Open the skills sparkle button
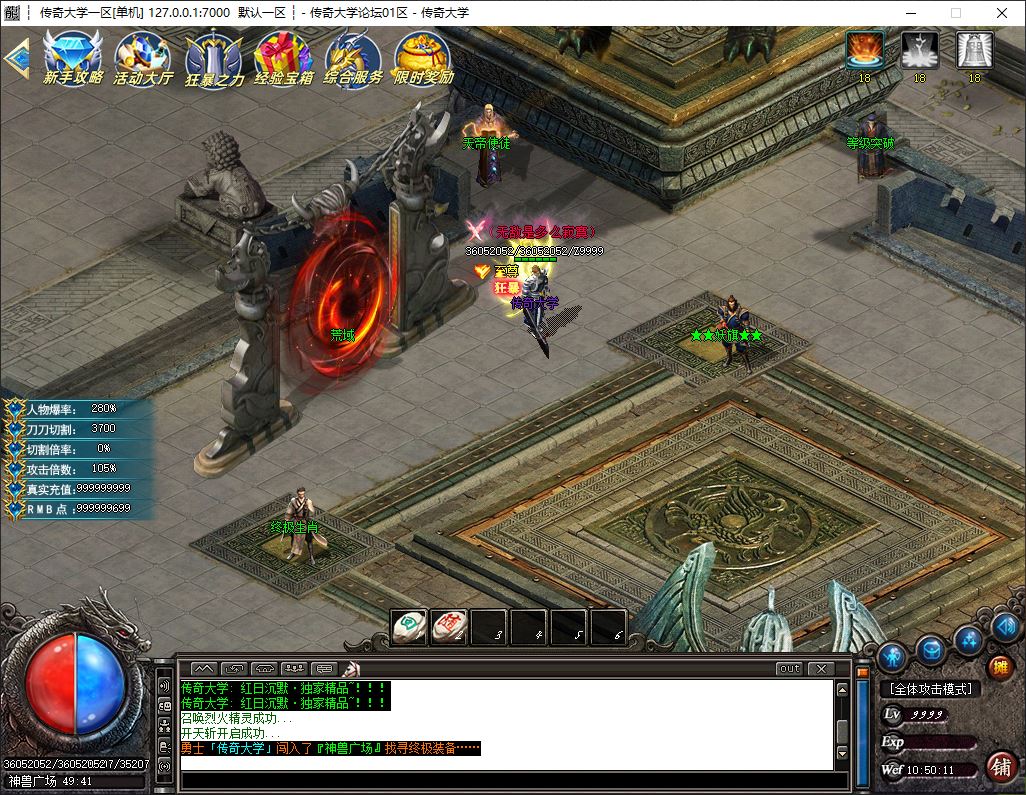 click(967, 639)
